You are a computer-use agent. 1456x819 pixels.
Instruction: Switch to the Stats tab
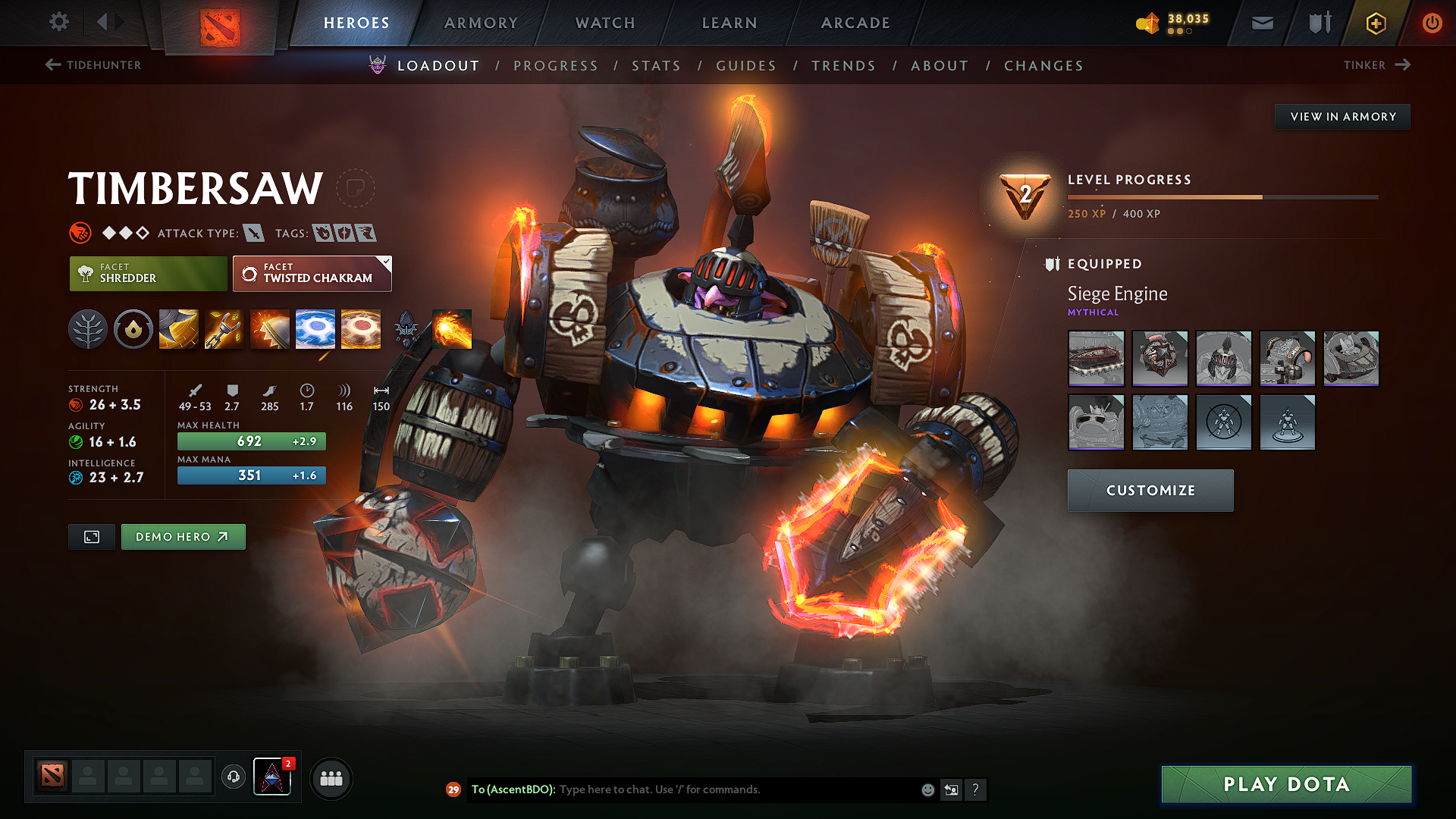tap(657, 65)
